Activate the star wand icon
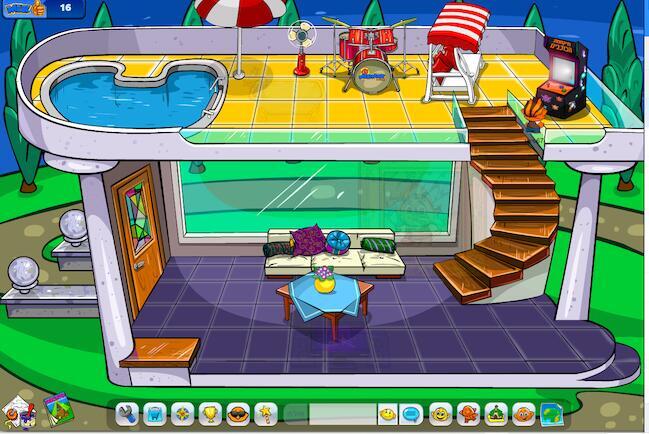Viewport: 649px width, 434px height. point(266,413)
